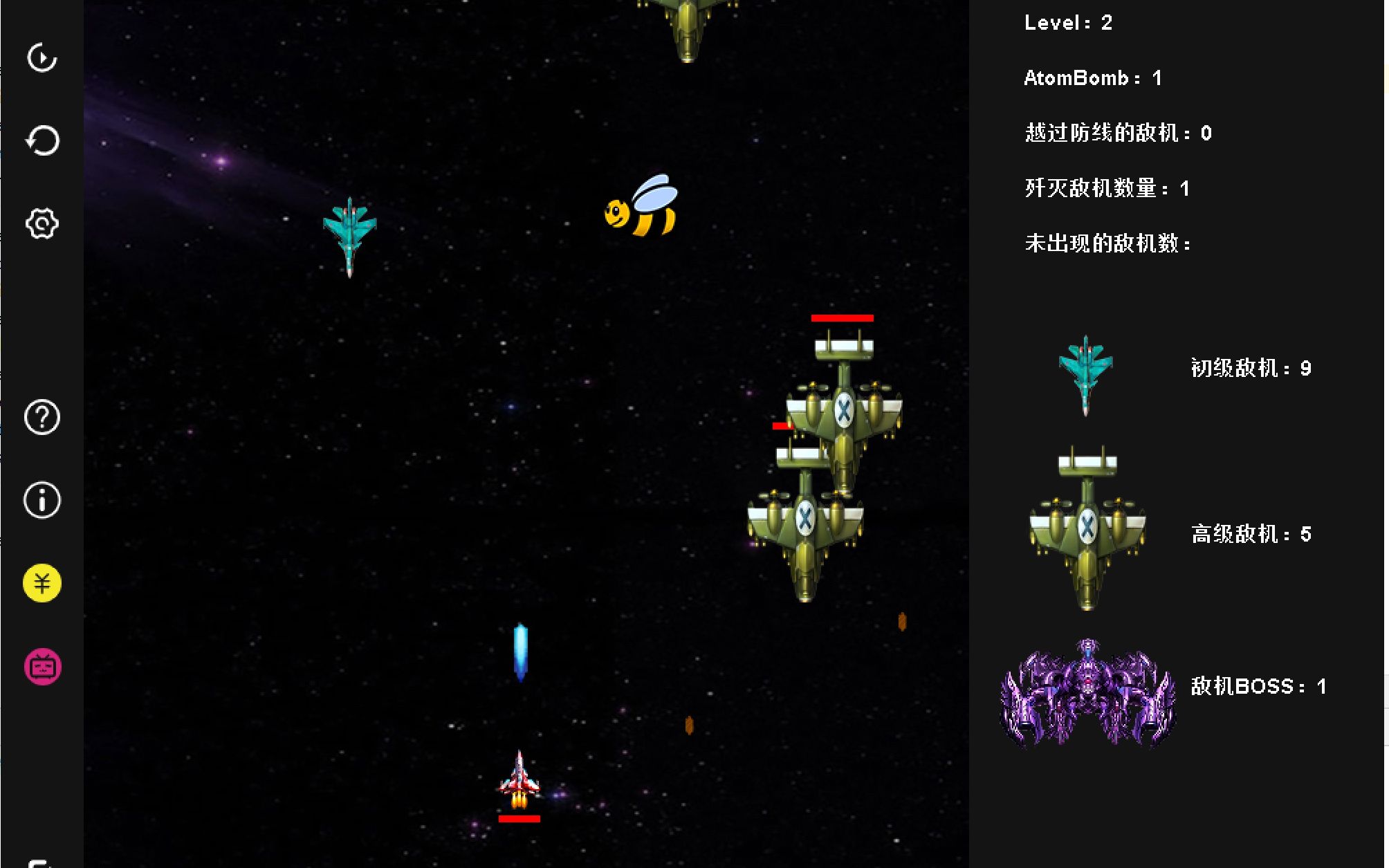Image resolution: width=1389 pixels, height=868 pixels.
Task: Click the yellow yen donate icon
Action: click(42, 583)
